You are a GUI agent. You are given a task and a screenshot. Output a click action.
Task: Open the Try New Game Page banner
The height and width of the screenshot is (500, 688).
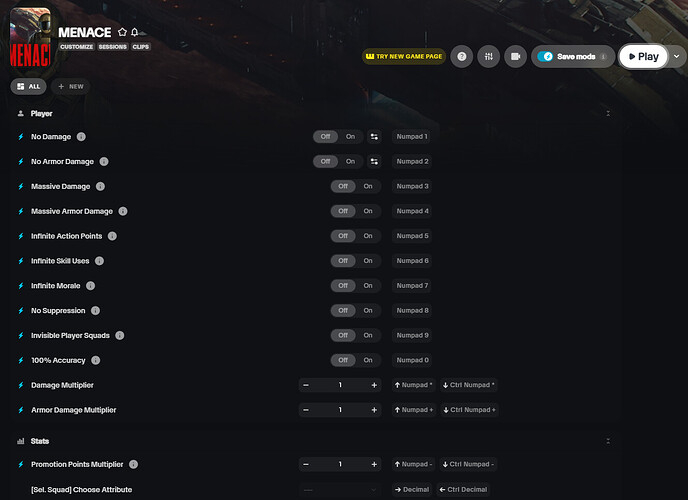[x=402, y=57]
